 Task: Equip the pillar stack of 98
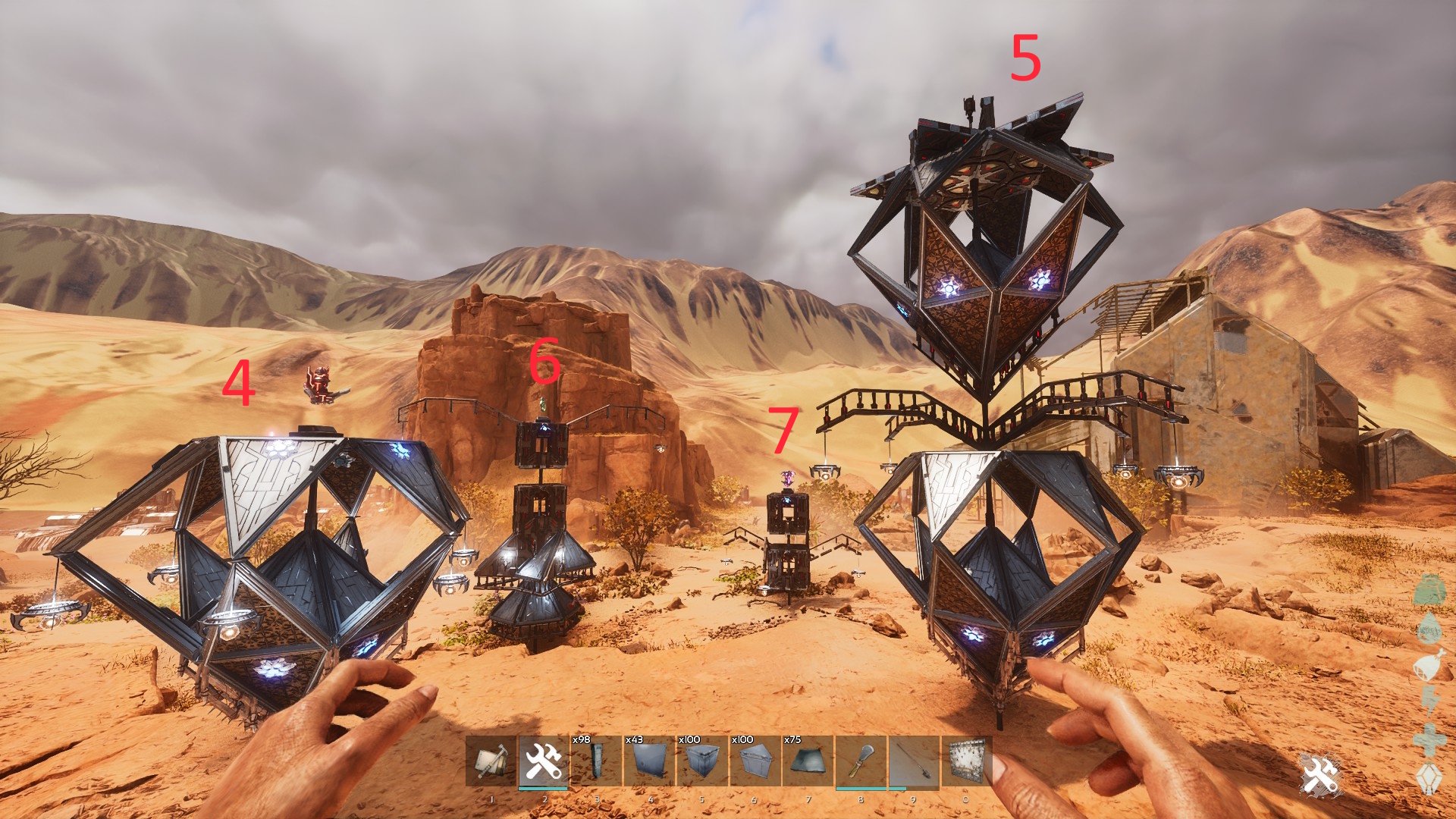[x=596, y=762]
